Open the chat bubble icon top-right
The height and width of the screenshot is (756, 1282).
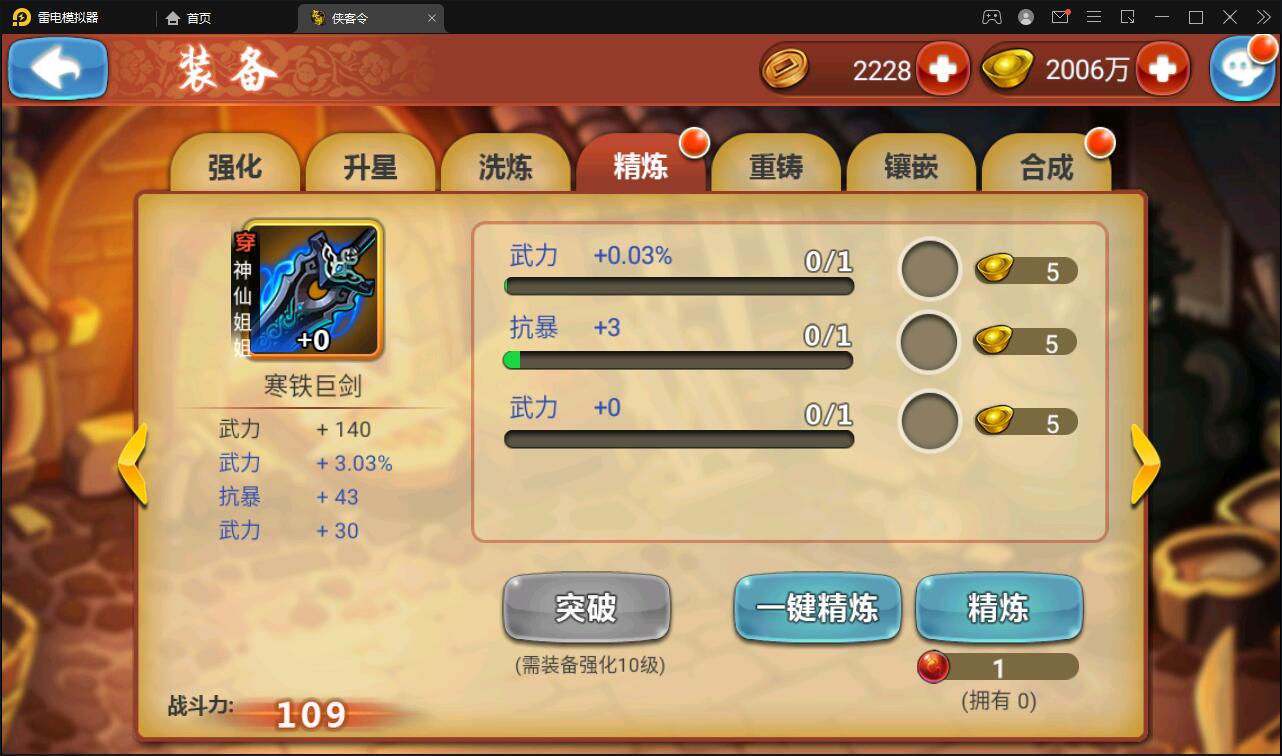[x=1243, y=68]
